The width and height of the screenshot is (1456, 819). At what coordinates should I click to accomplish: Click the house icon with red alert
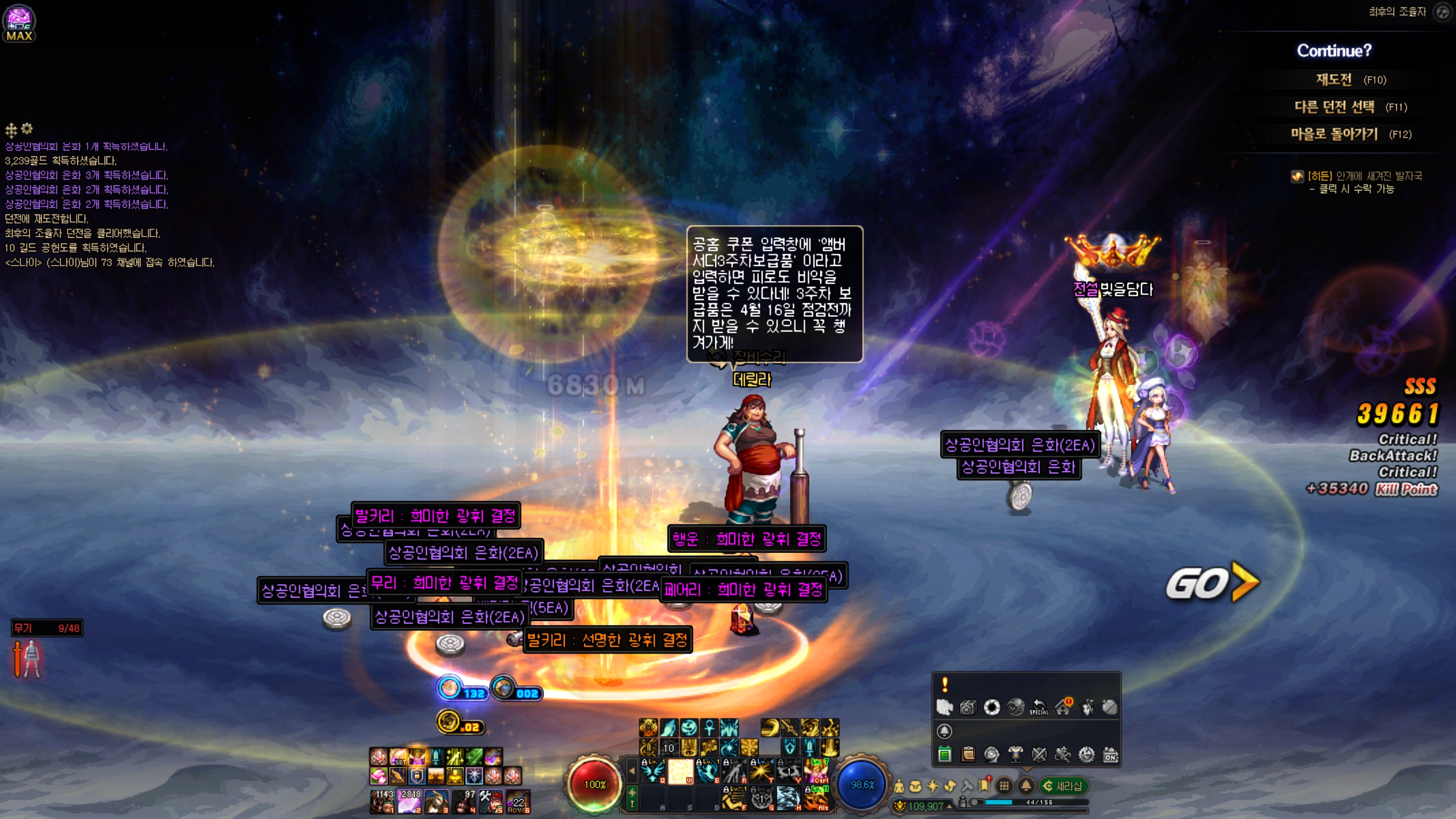(1062, 707)
